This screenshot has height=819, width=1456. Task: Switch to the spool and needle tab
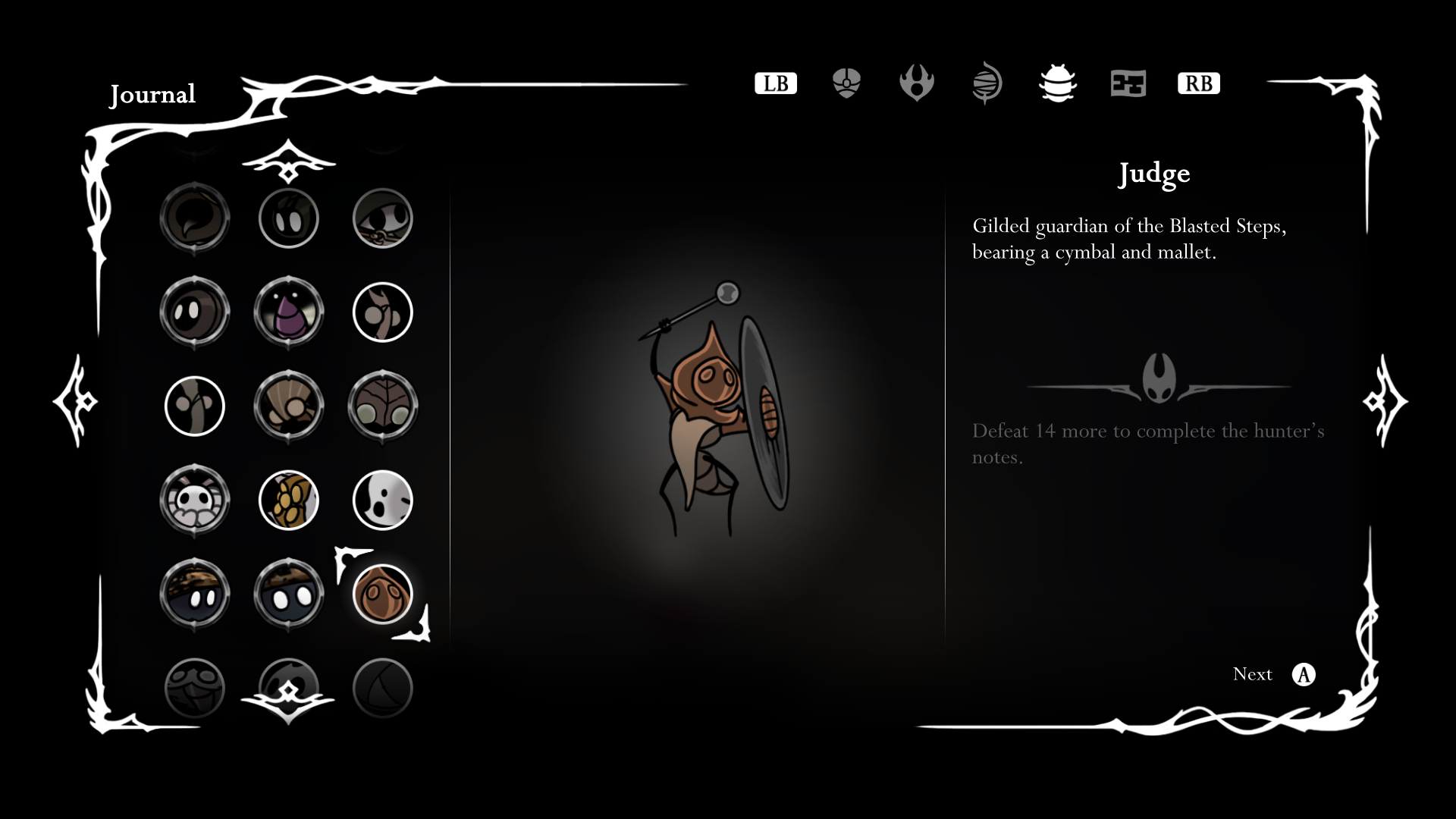987,83
